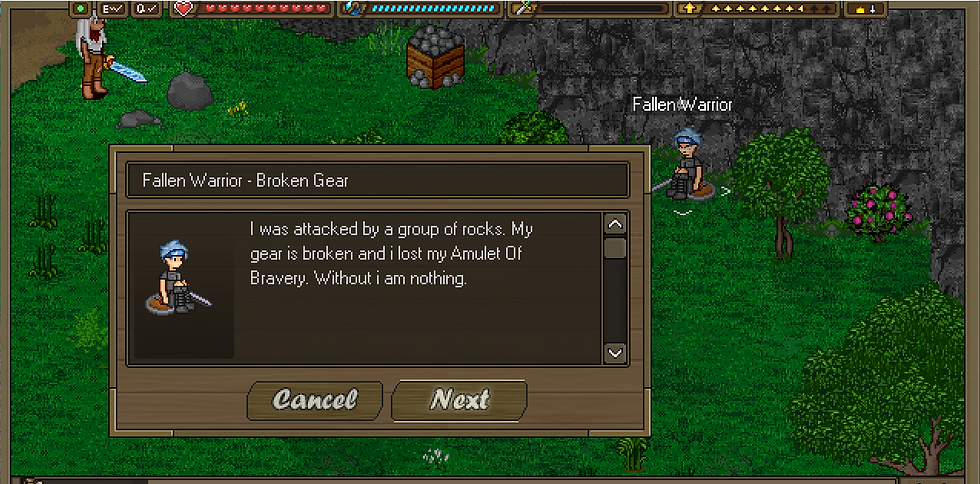Continue the dialogue with Next
This screenshot has height=484, width=980.
[459, 400]
